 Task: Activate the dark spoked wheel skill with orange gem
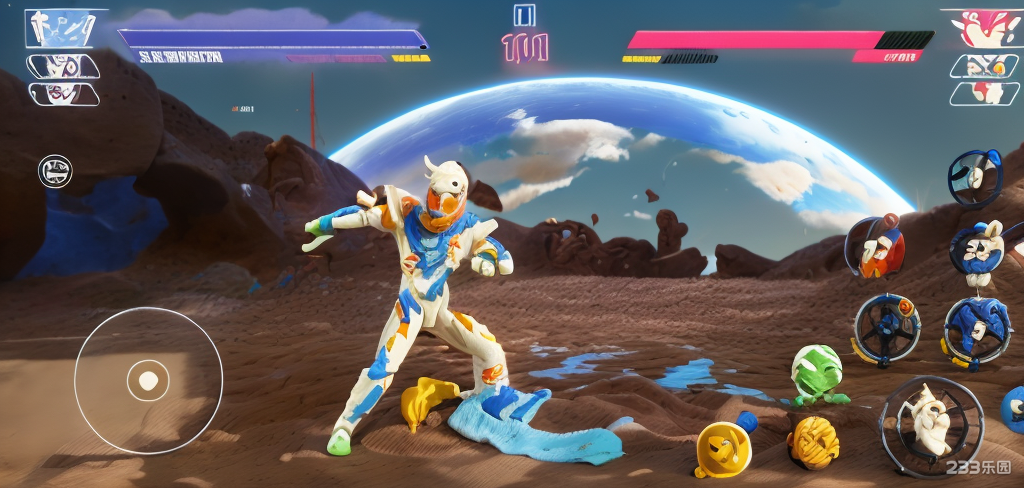886,327
